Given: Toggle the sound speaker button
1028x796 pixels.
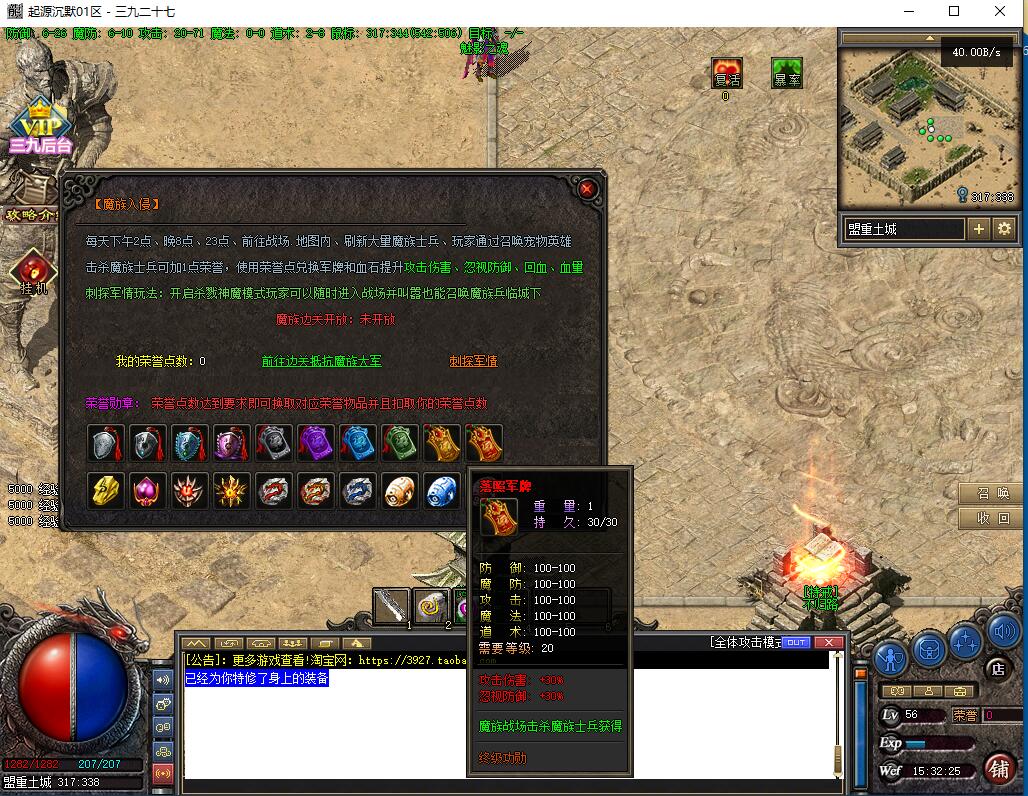Looking at the screenshot, I should point(1003,631).
